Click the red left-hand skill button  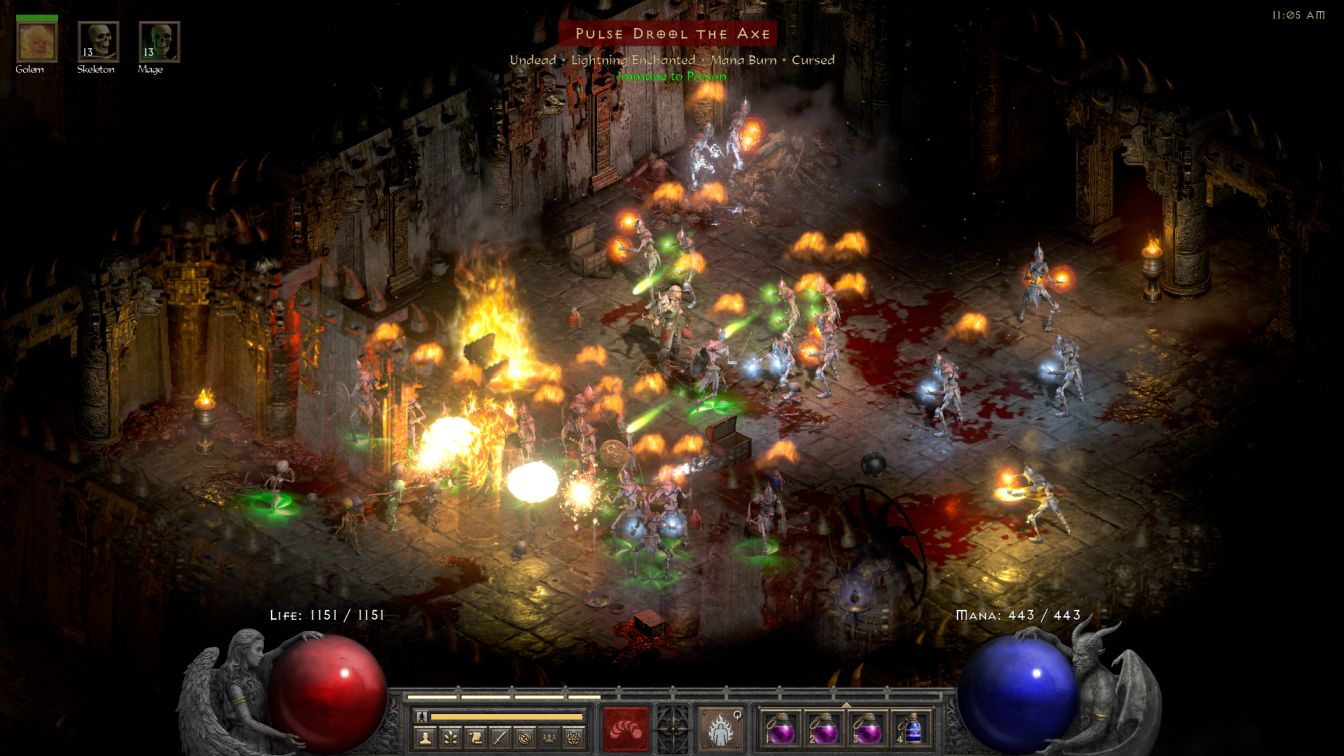626,727
